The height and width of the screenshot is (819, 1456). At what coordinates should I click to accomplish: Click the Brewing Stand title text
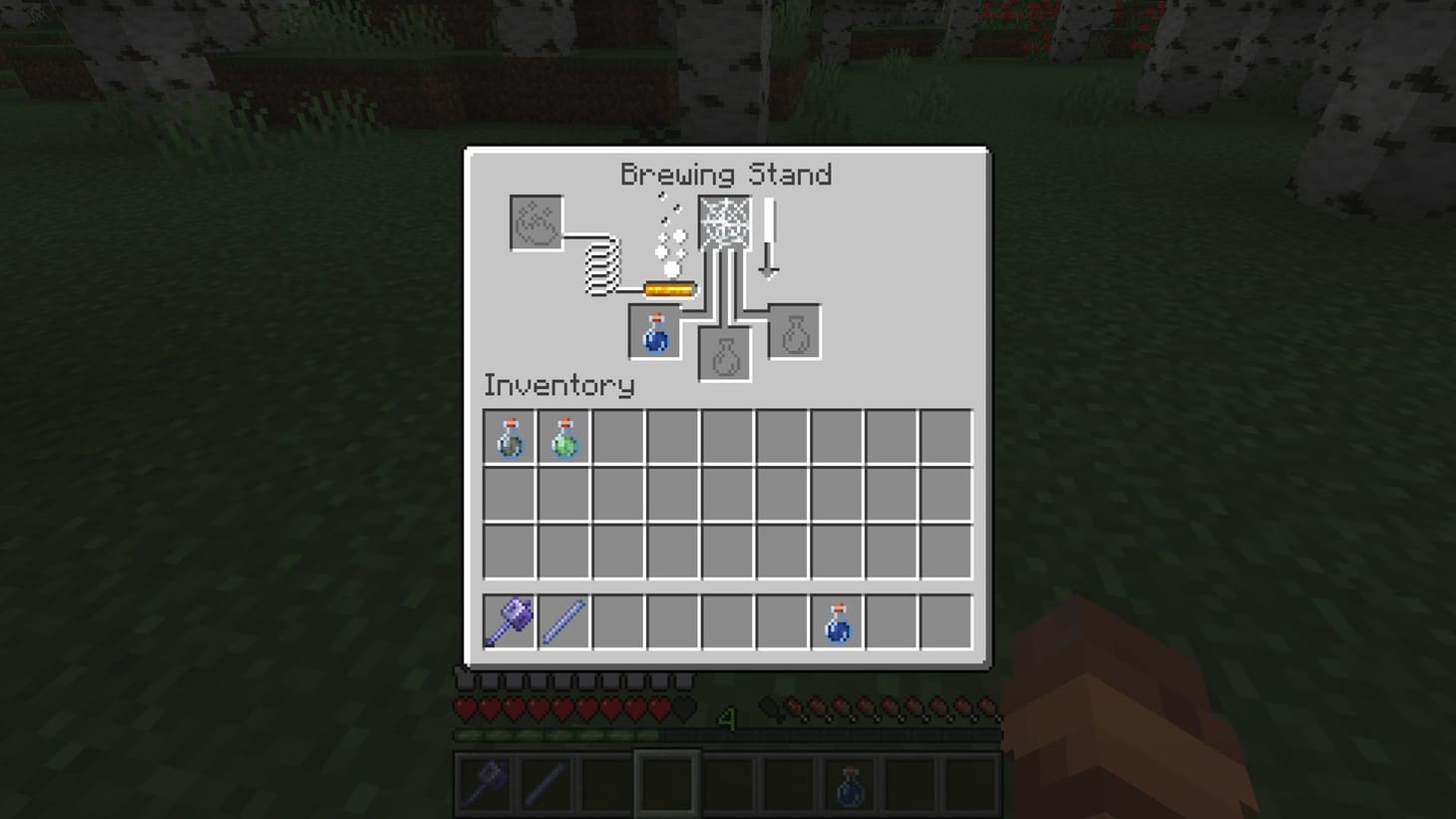(727, 175)
